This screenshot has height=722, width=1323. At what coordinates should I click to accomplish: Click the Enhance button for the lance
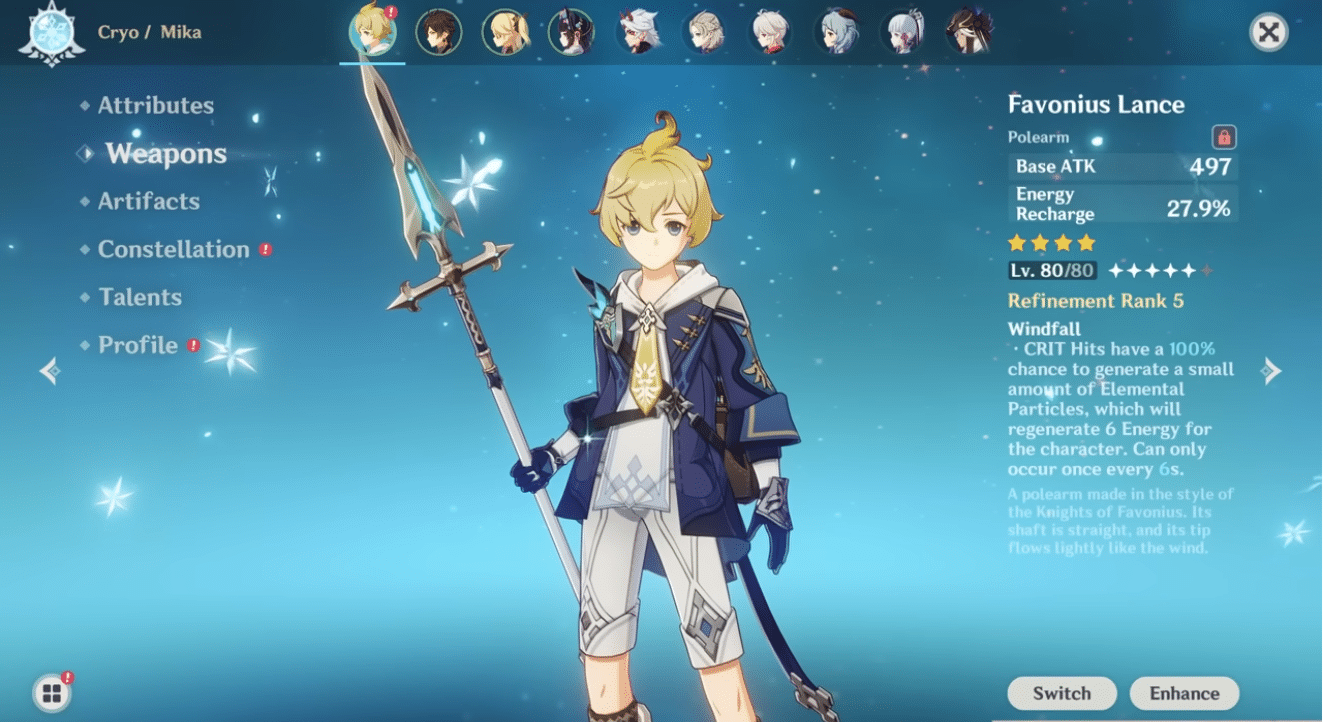point(1184,693)
